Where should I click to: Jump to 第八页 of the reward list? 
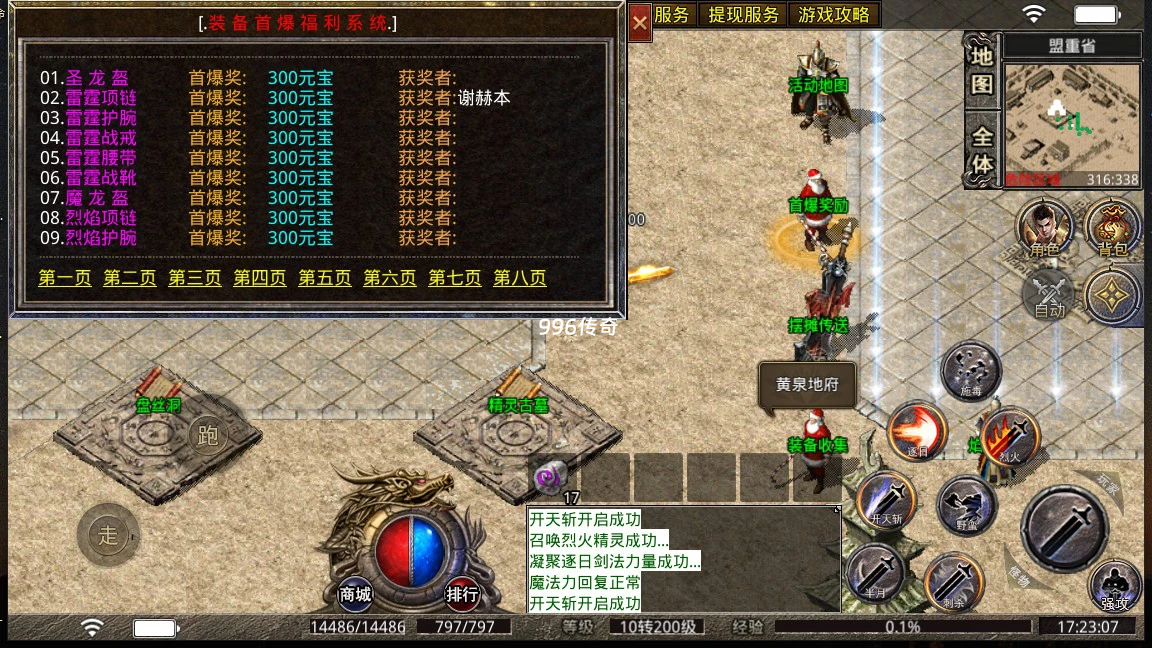520,278
